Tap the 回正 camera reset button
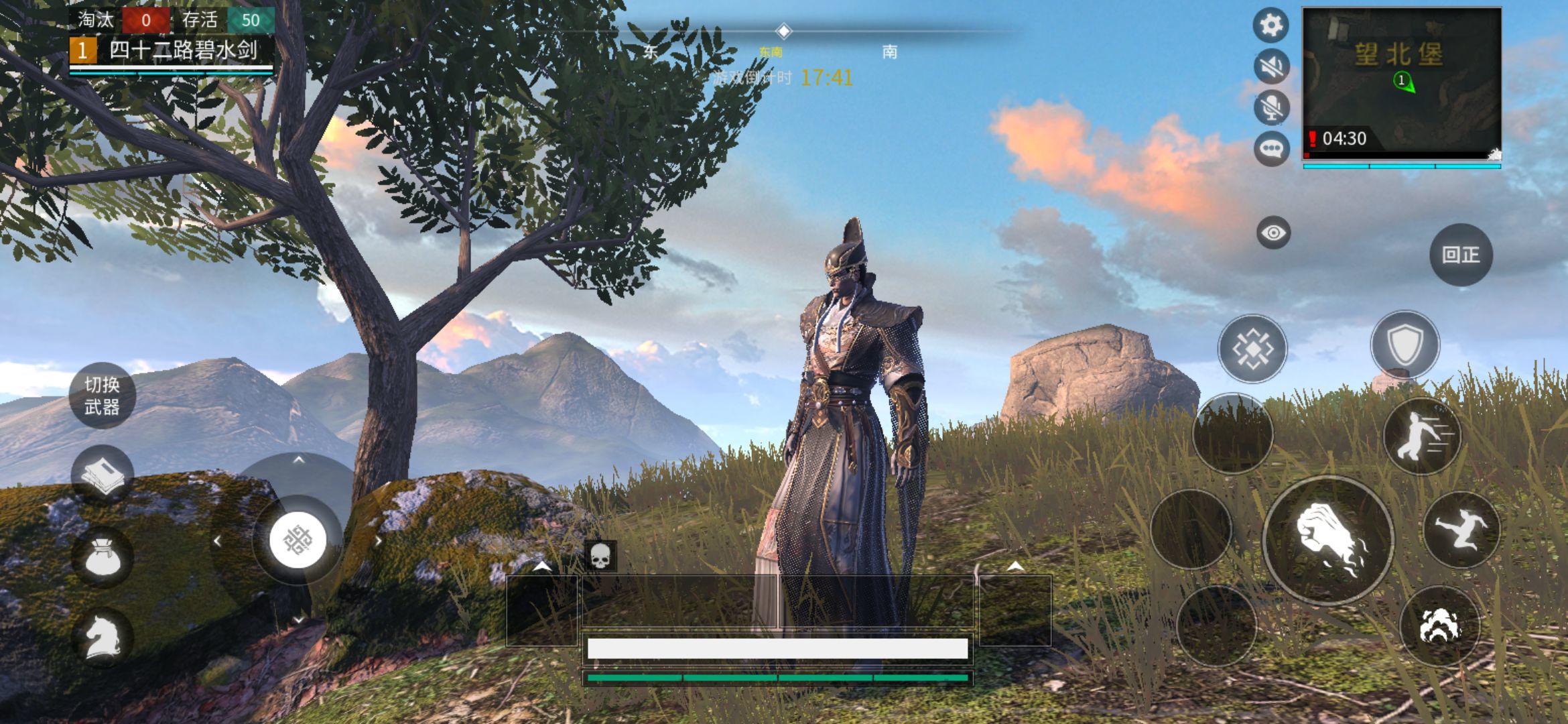Screen dimensions: 1568x724 point(1461,255)
